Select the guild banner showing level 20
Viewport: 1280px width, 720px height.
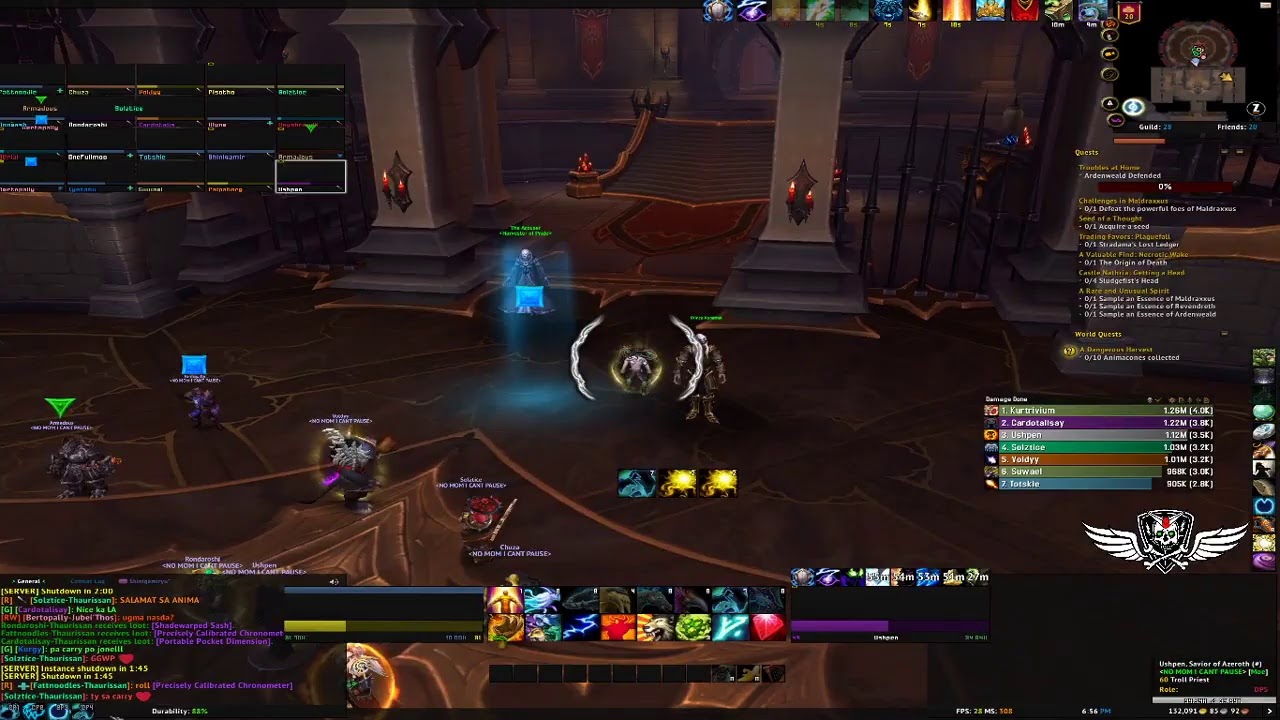pos(1128,14)
